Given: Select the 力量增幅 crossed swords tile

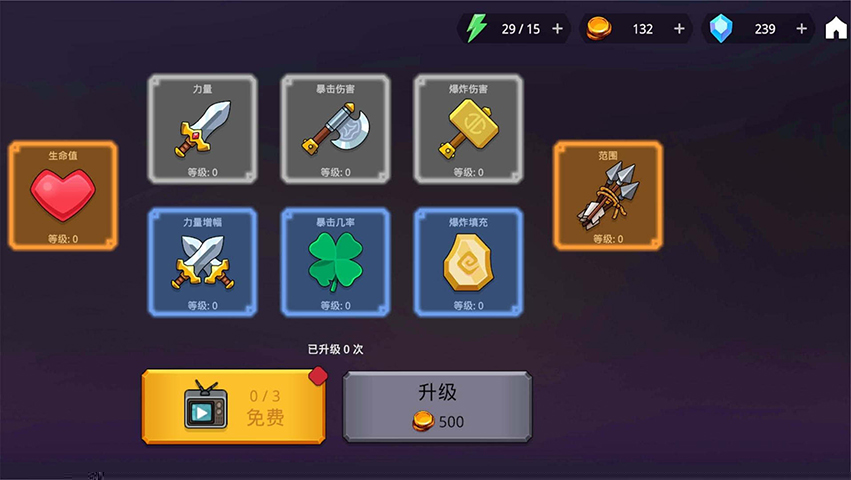Looking at the screenshot, I should point(202,262).
